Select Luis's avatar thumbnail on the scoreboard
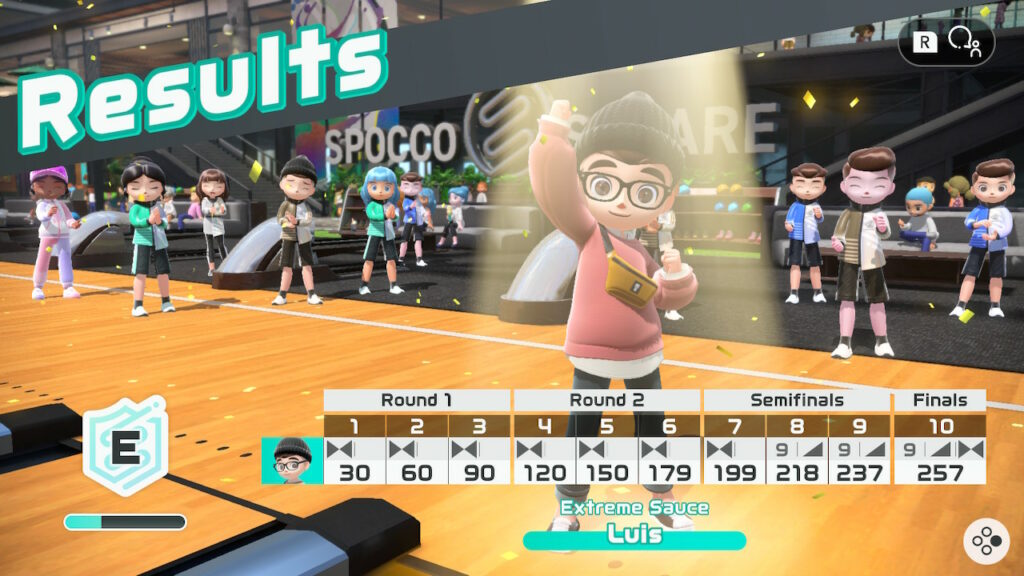Image resolution: width=1024 pixels, height=576 pixels. pyautogui.click(x=292, y=461)
